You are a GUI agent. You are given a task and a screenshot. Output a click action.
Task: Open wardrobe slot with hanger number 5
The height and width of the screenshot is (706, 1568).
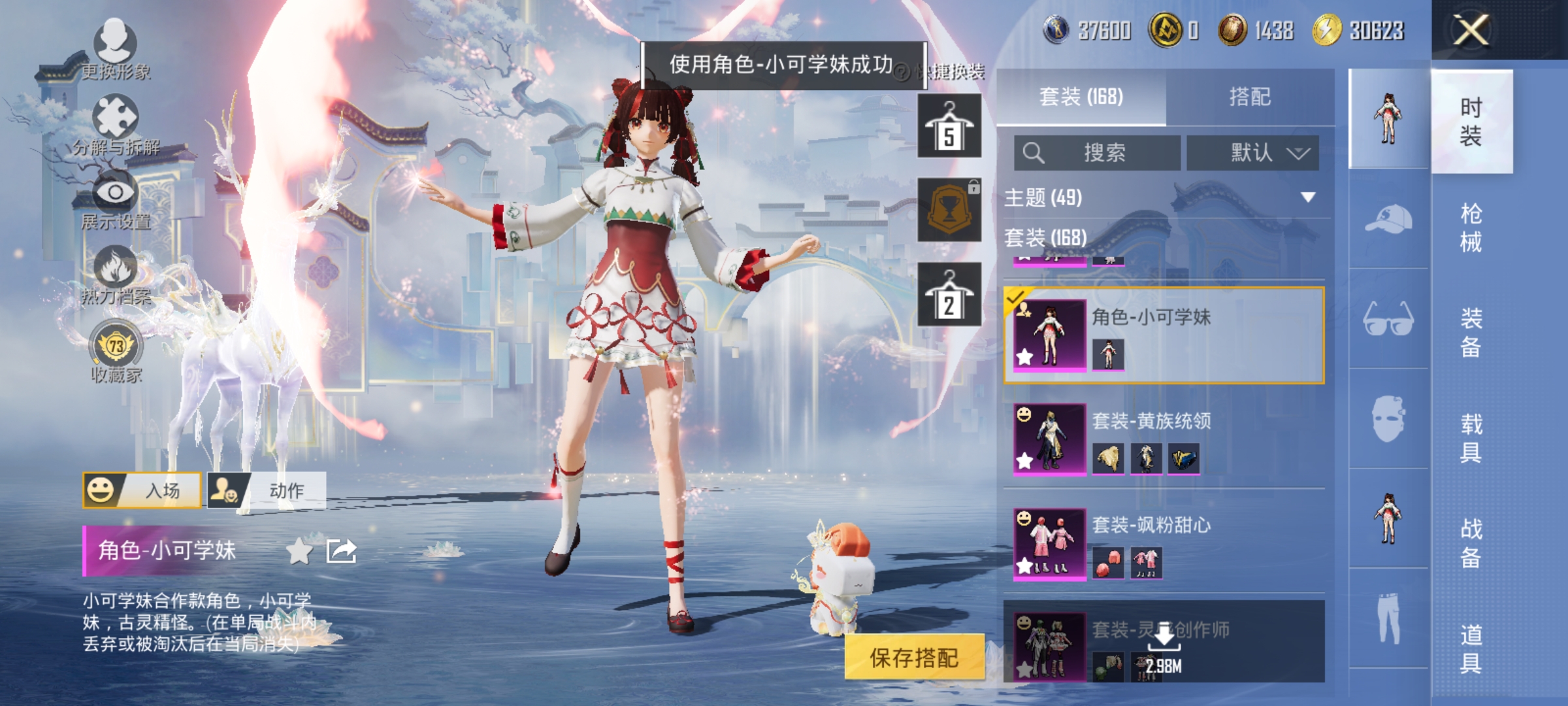[x=949, y=126]
